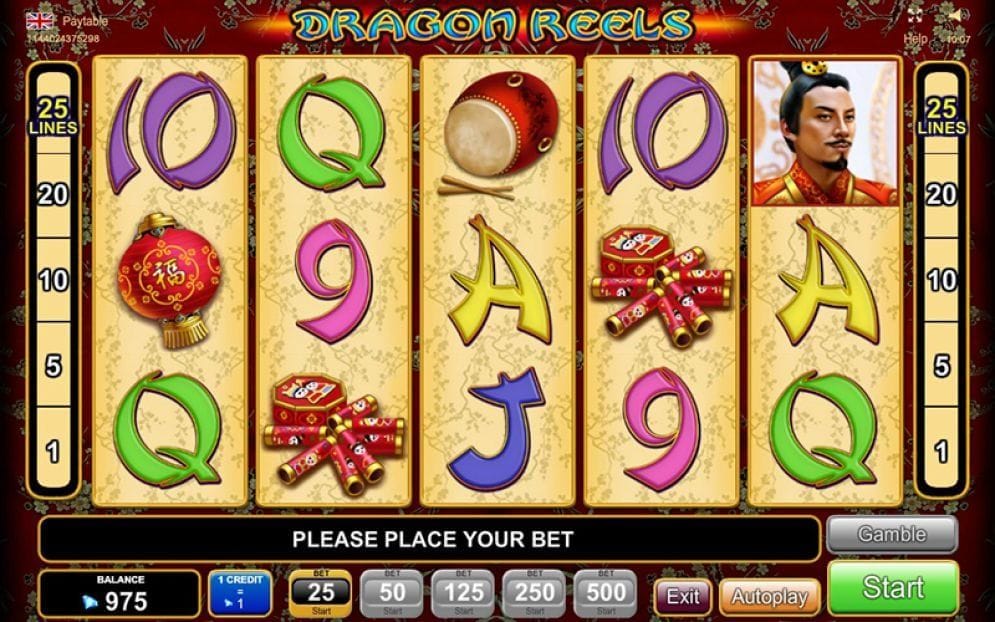Select 25 lines on the right selector
This screenshot has height=622, width=995.
tap(941, 116)
